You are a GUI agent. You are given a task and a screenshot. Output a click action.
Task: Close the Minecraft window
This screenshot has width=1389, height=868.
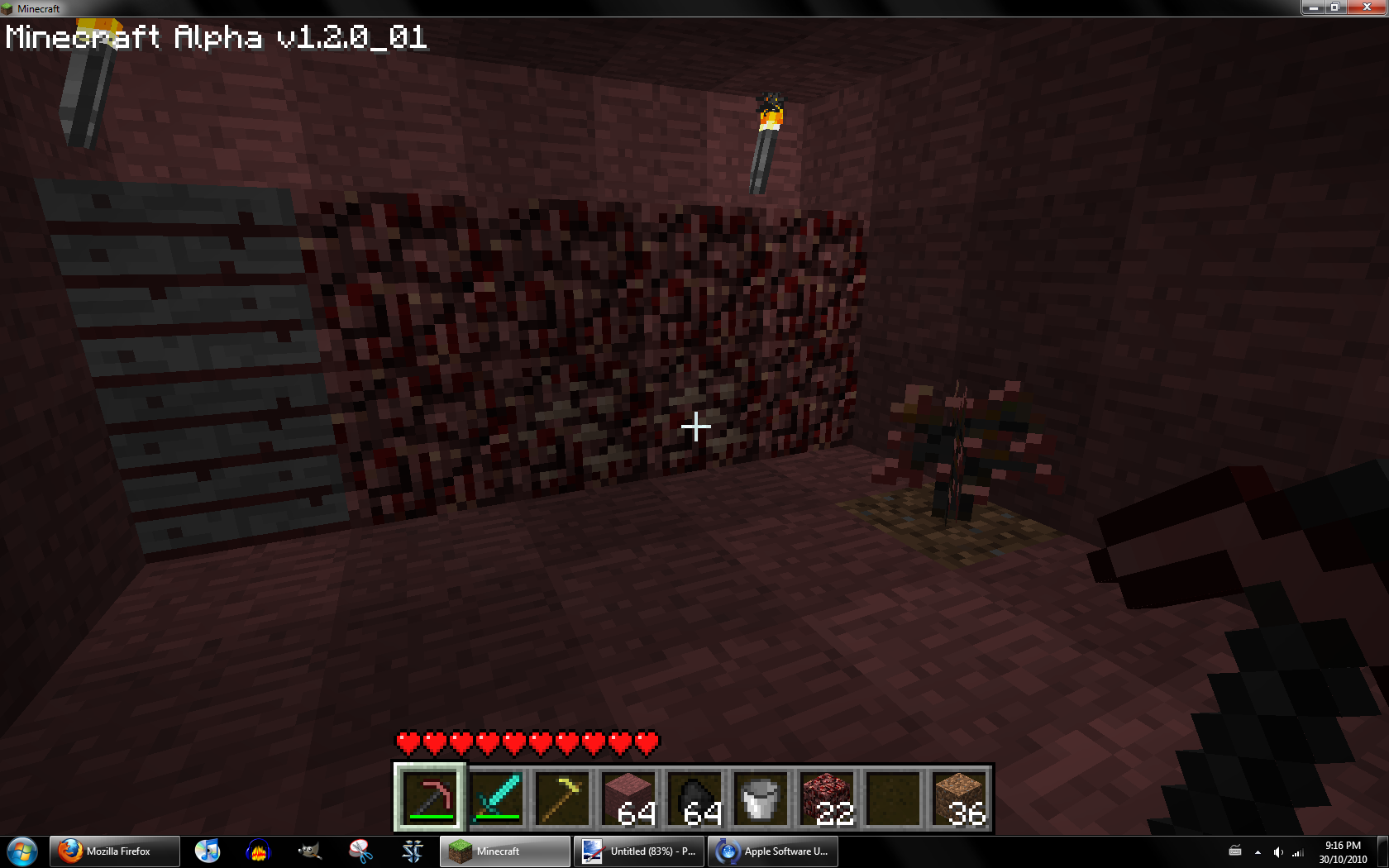pyautogui.click(x=1366, y=7)
